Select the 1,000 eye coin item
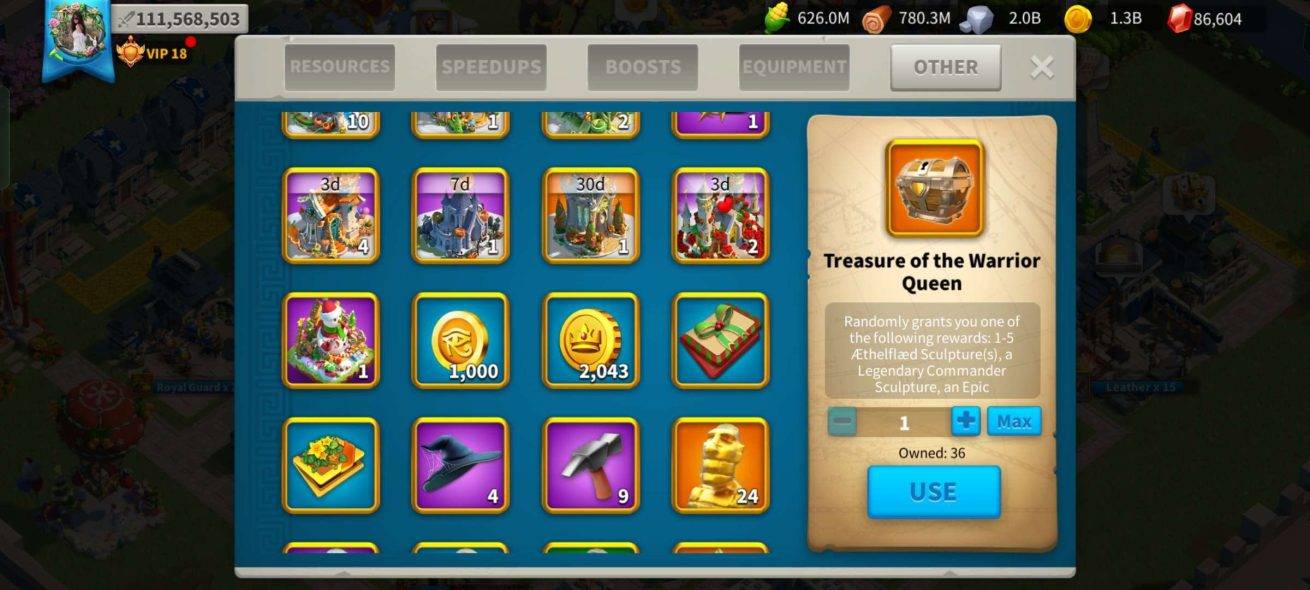The width and height of the screenshot is (1310, 590). click(x=460, y=340)
